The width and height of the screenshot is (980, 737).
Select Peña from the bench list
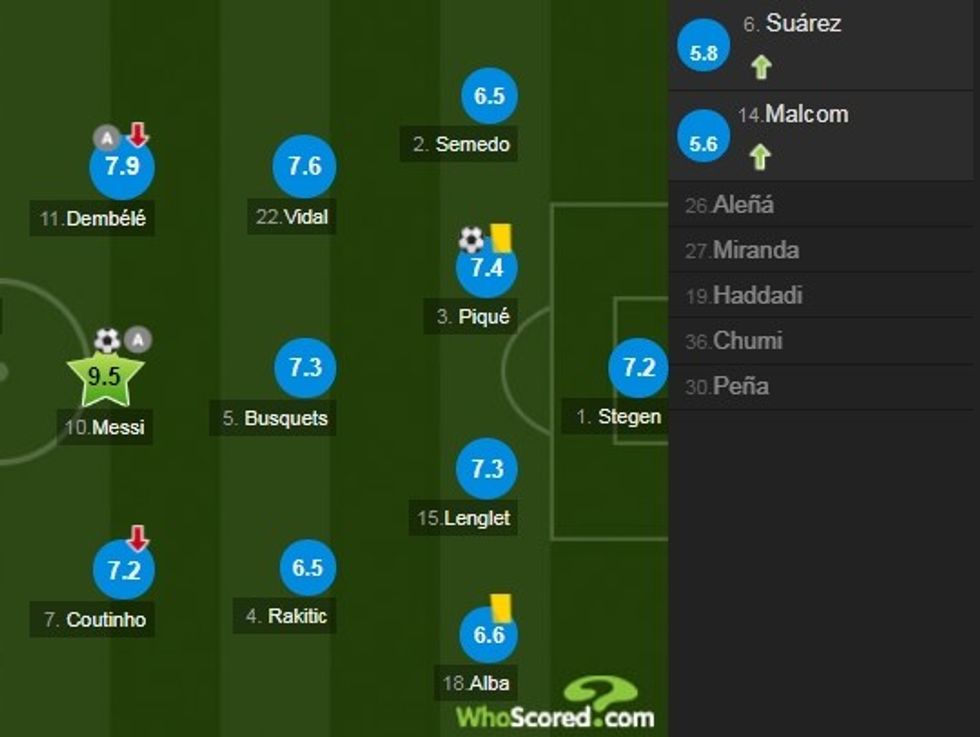[741, 386]
